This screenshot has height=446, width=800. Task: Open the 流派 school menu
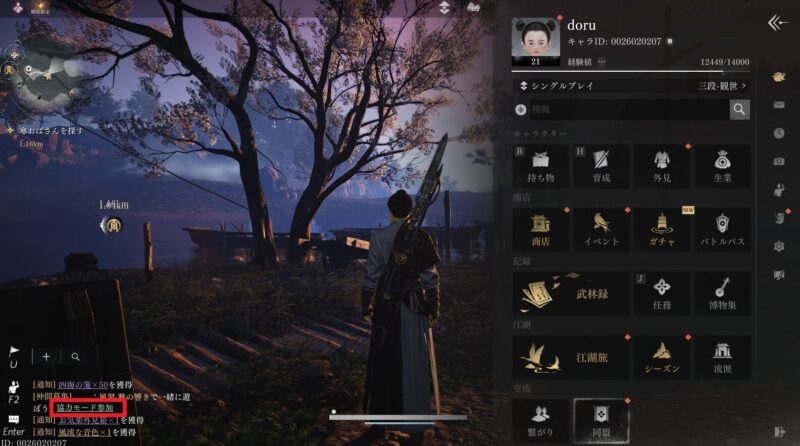click(721, 356)
